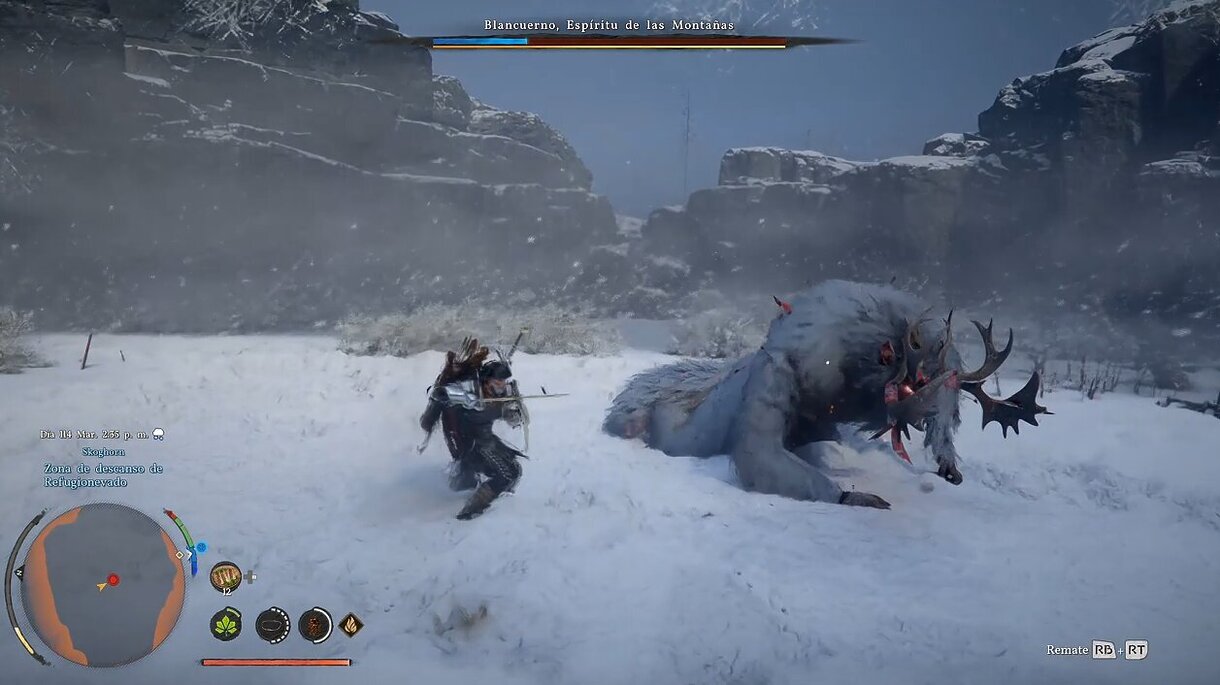Click the Zona de descanso de Refugionevado label
Image resolution: width=1220 pixels, height=685 pixels.
(103, 475)
